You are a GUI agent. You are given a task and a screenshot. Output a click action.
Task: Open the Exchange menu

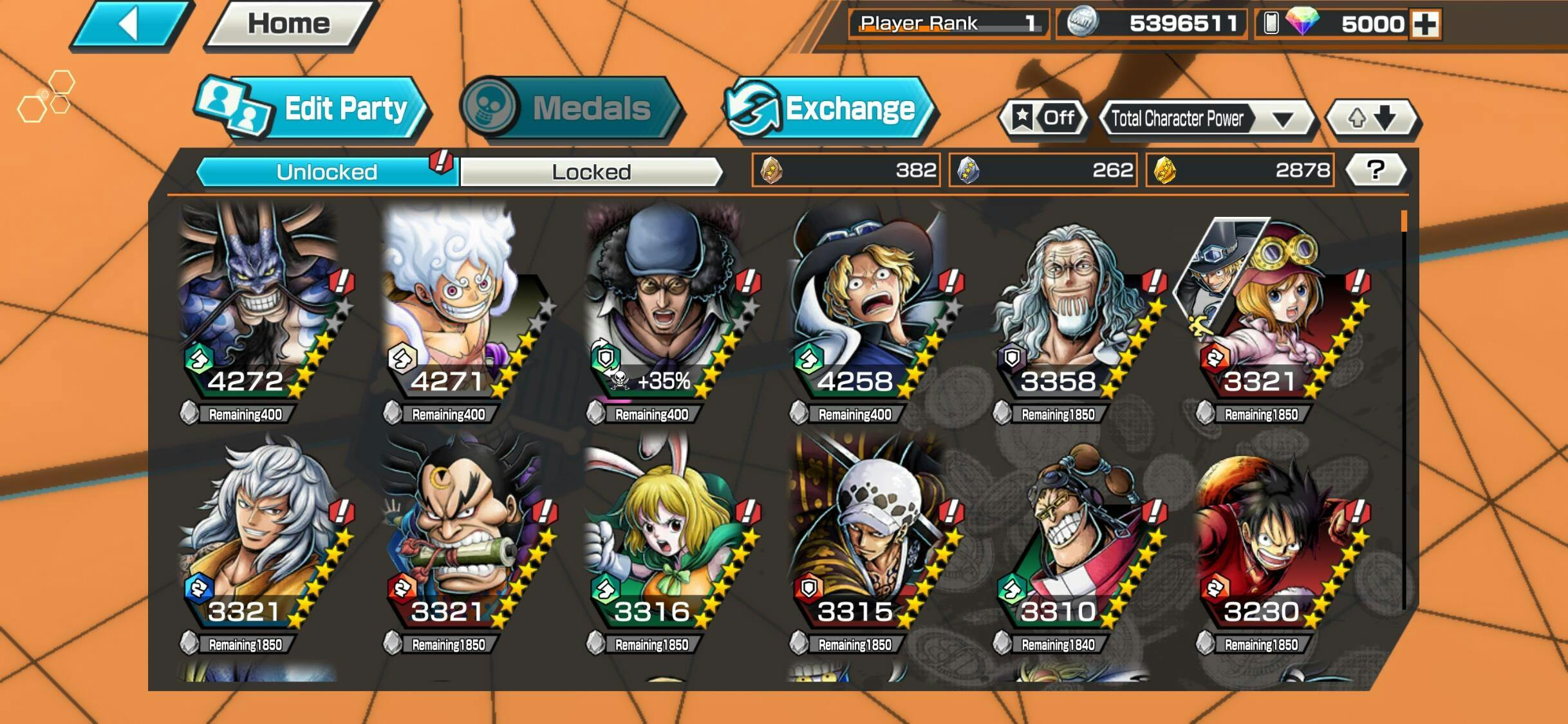point(829,108)
